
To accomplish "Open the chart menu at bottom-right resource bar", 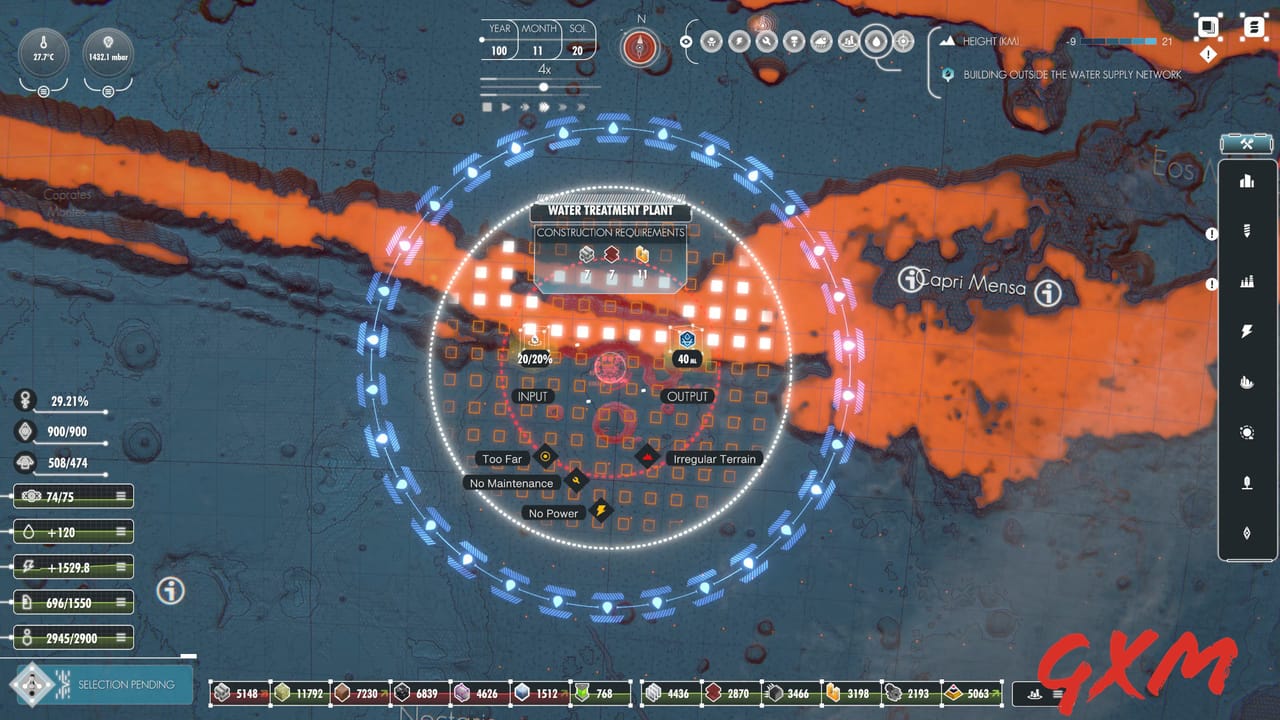I will point(1057,692).
